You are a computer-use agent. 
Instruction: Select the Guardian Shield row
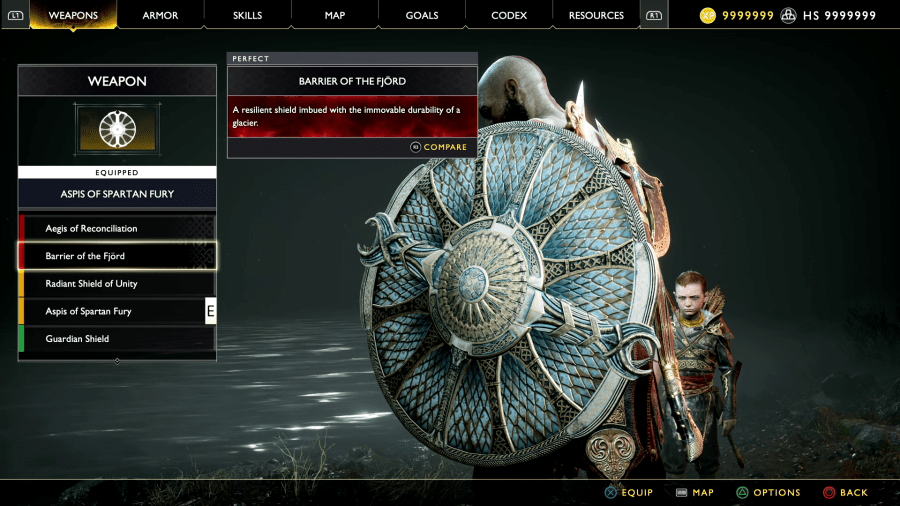tap(117, 339)
